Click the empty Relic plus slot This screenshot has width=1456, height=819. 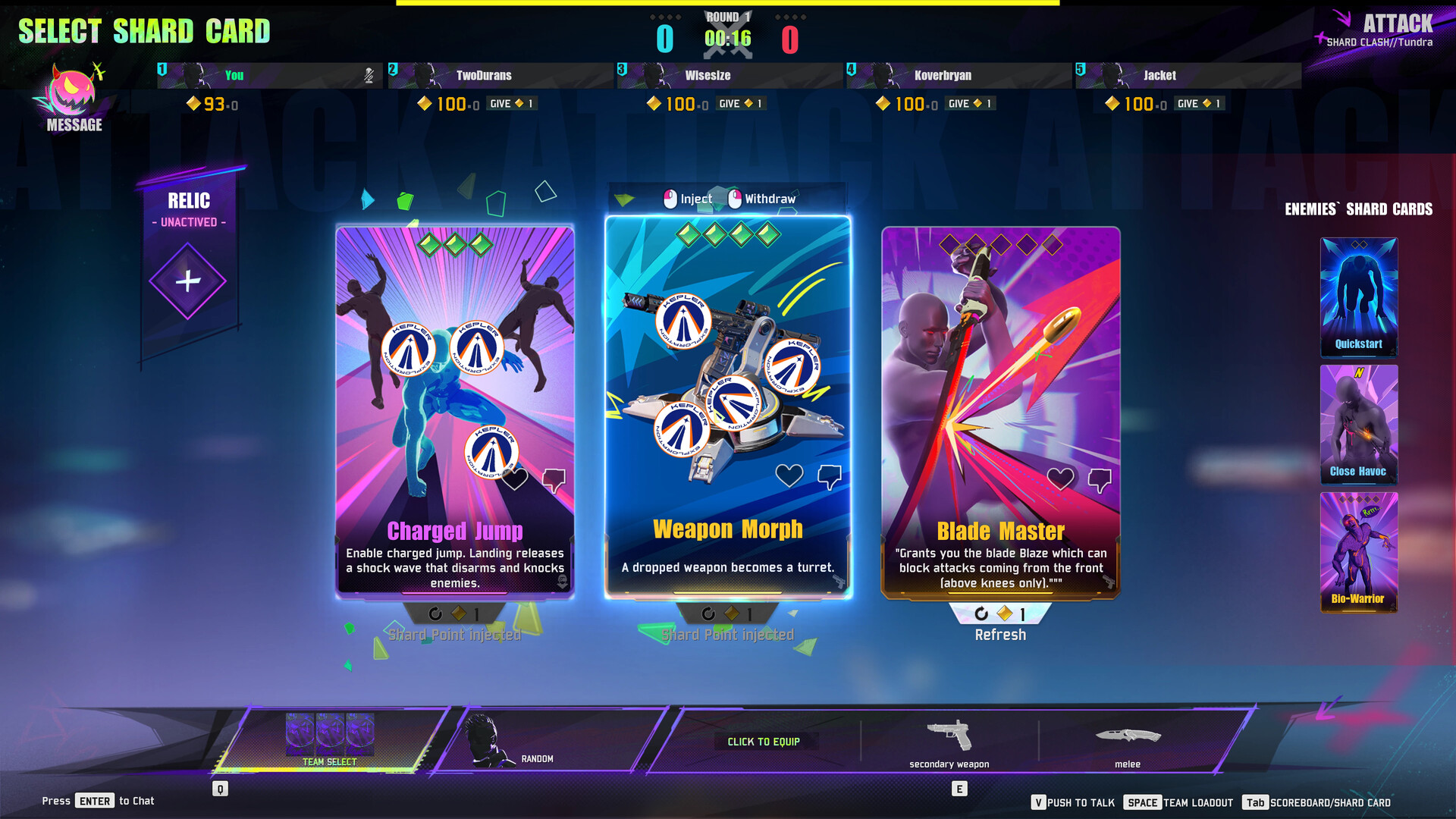coord(187,283)
